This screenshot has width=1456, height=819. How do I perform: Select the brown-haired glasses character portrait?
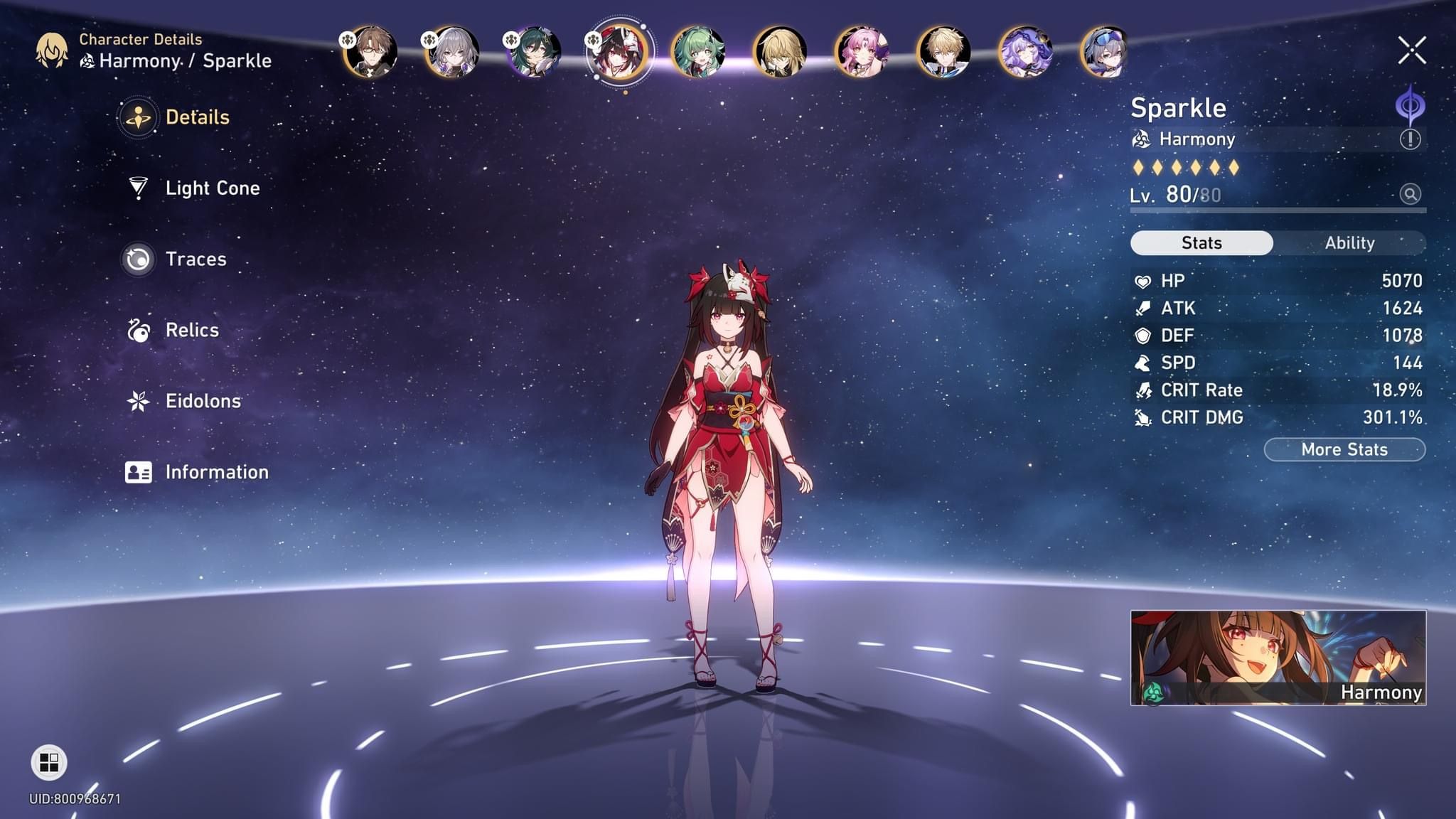370,52
